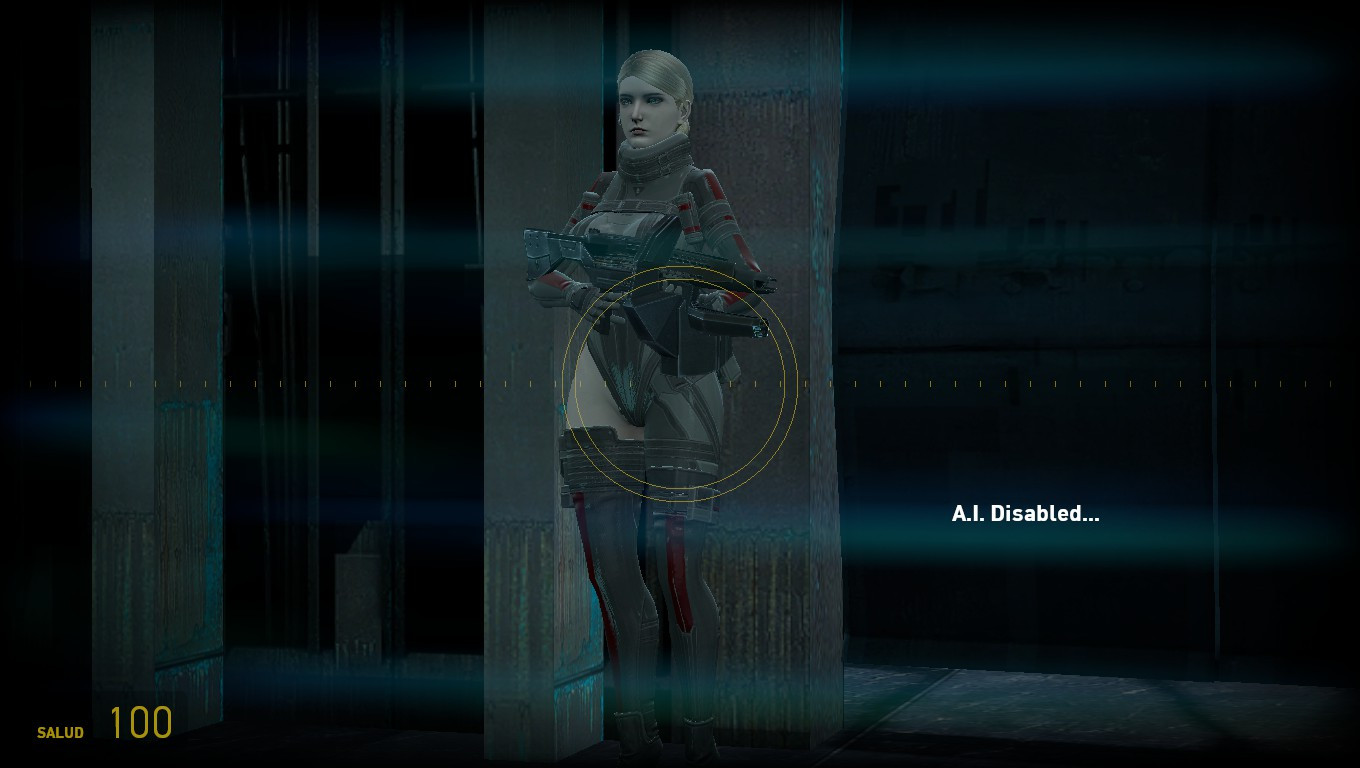The width and height of the screenshot is (1360, 768).
Task: Toggle the A.I. Disabled status message
Action: click(1024, 515)
